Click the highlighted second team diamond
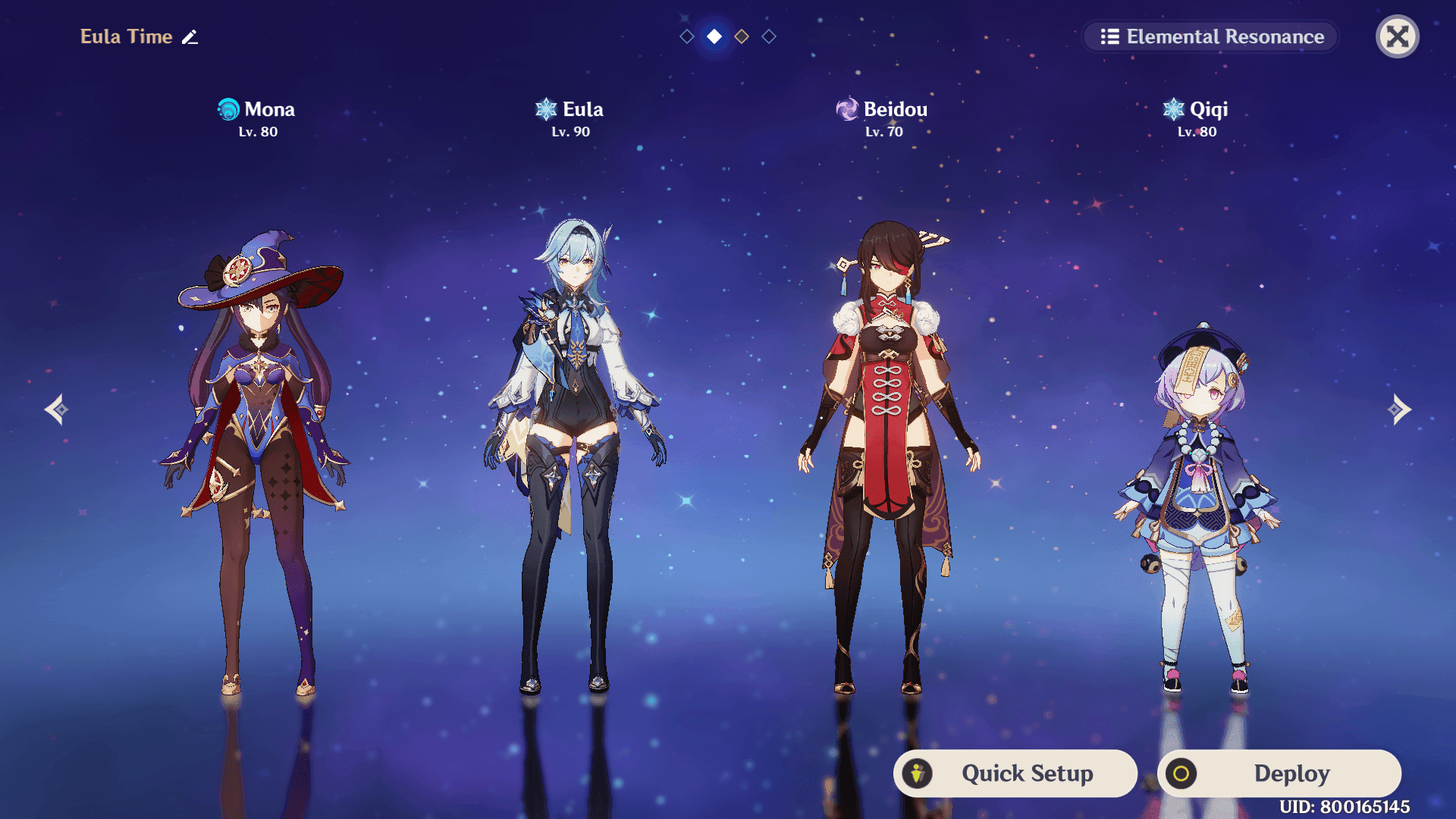1456x819 pixels. 714,35
